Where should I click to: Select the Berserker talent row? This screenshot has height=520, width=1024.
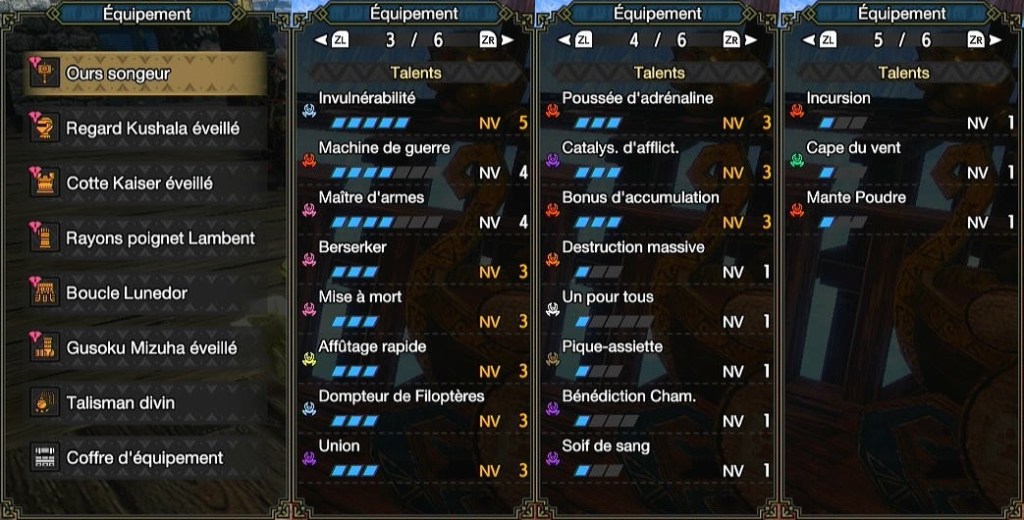[414, 259]
